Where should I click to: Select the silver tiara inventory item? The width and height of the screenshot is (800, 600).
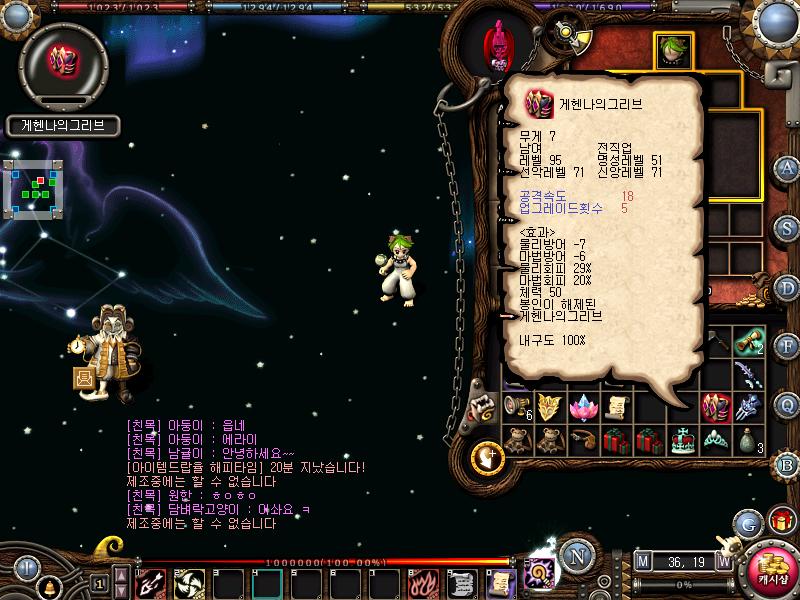(716, 439)
